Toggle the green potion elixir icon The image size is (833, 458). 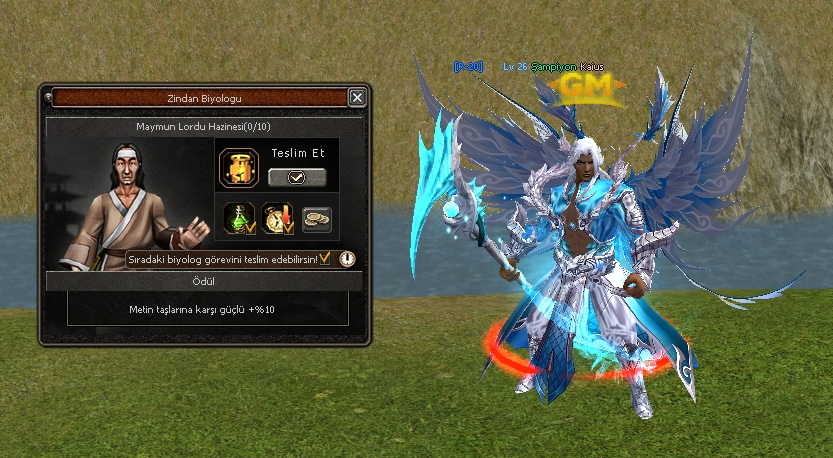240,219
